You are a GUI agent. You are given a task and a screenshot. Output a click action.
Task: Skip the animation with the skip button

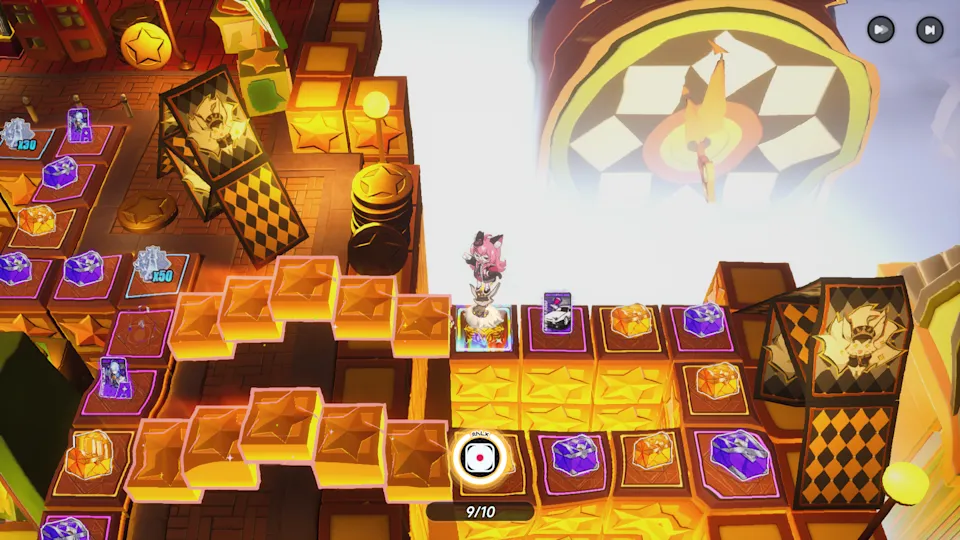(929, 30)
